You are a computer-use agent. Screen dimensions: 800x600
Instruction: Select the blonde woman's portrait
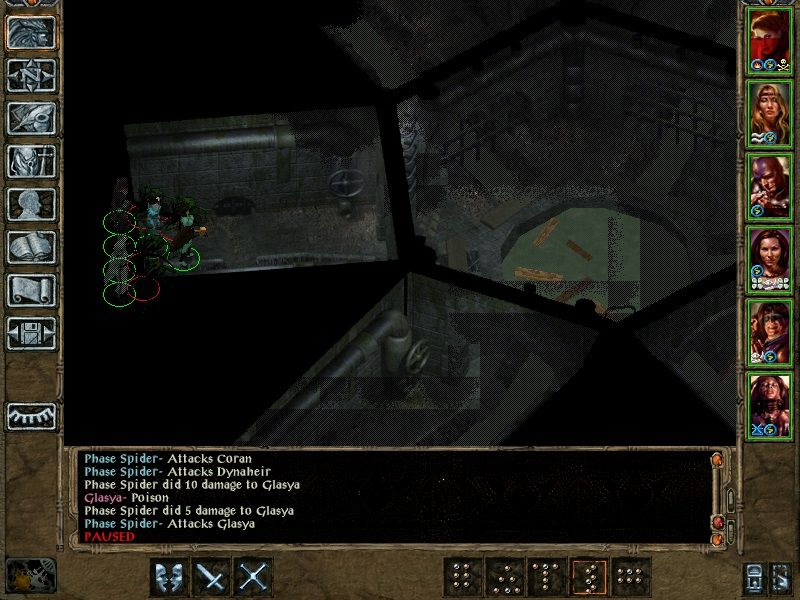point(769,112)
